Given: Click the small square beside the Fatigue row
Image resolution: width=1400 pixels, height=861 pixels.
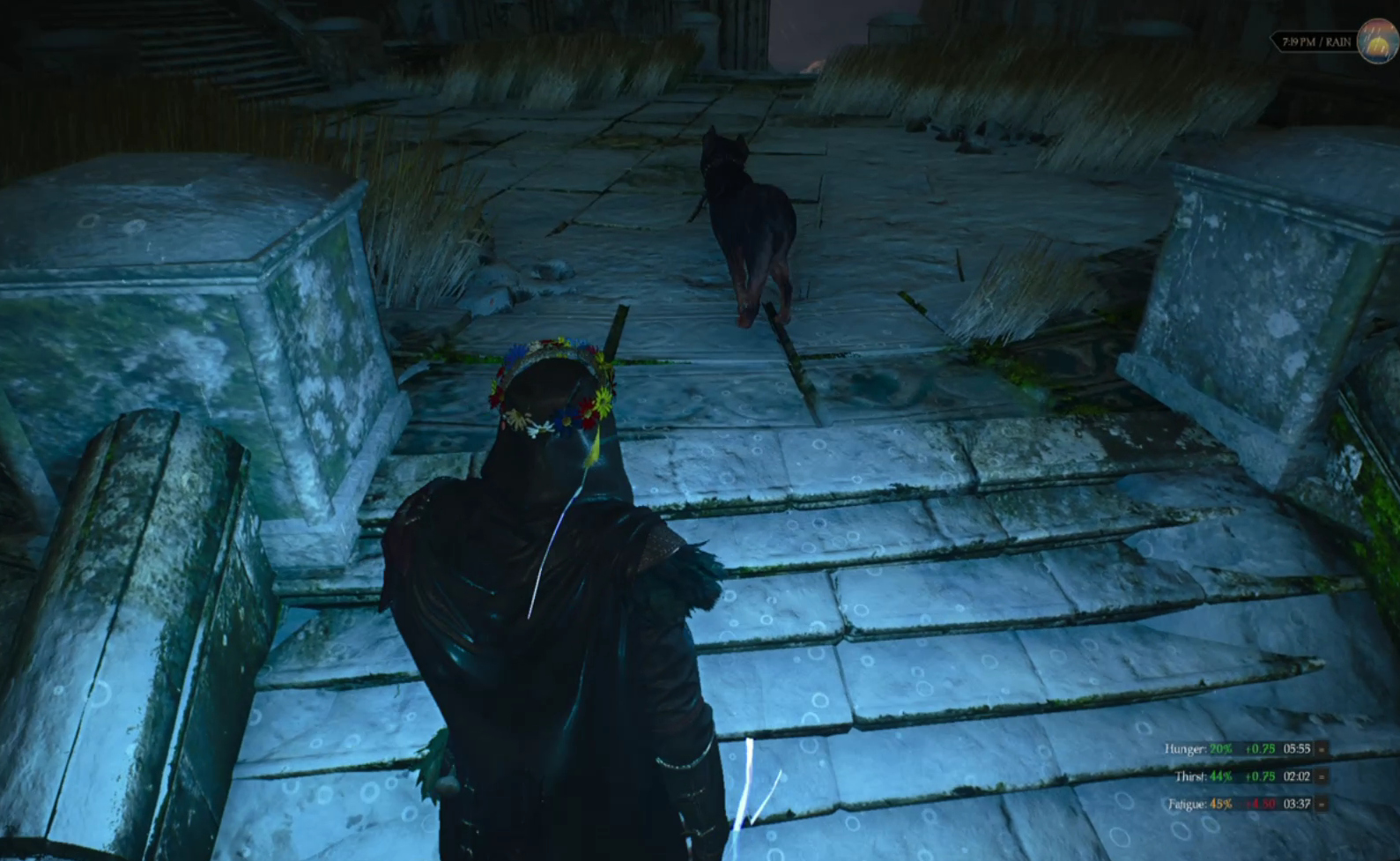Looking at the screenshot, I should pos(1322,804).
